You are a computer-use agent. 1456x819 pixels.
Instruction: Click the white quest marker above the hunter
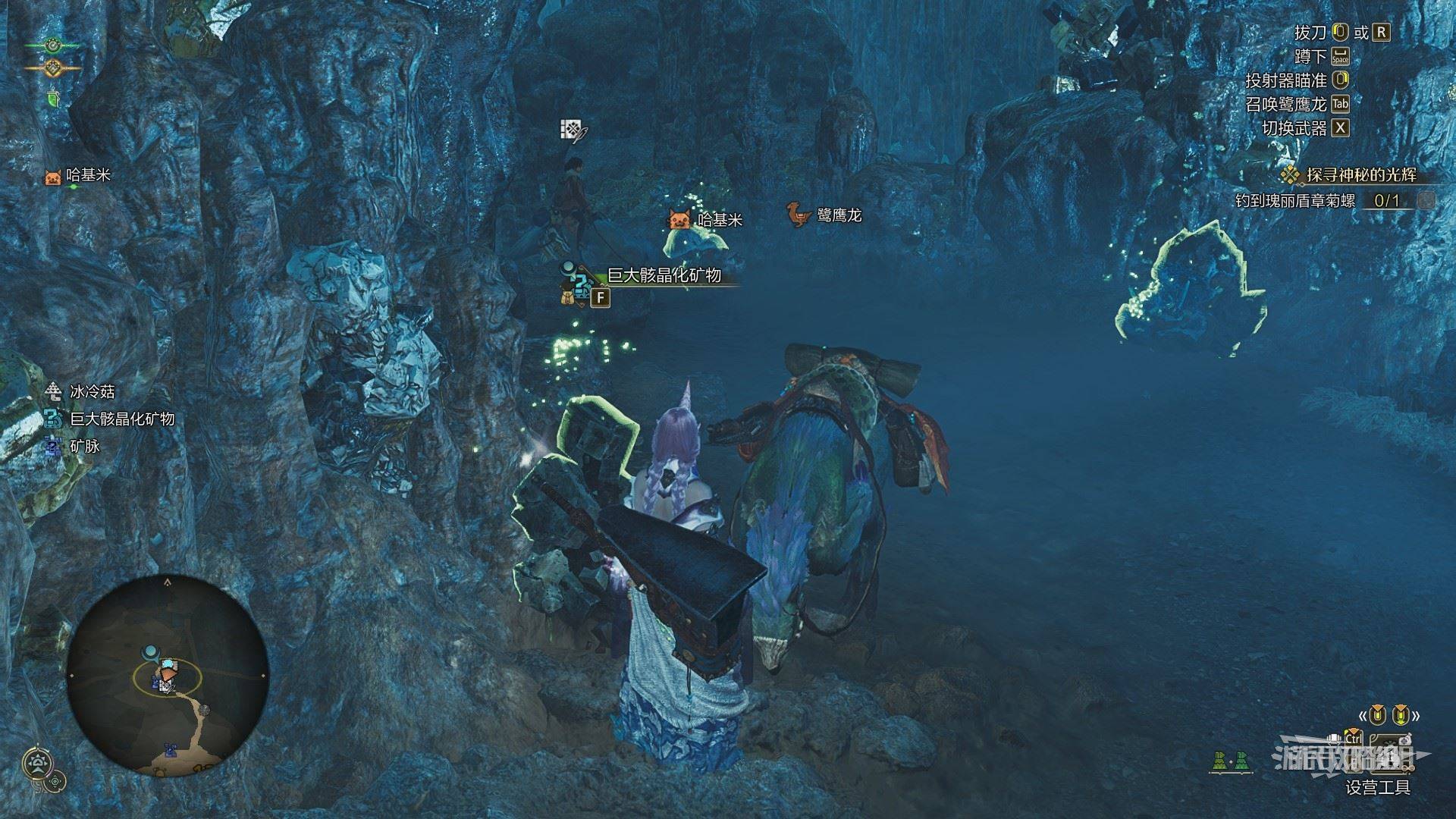pos(573,130)
